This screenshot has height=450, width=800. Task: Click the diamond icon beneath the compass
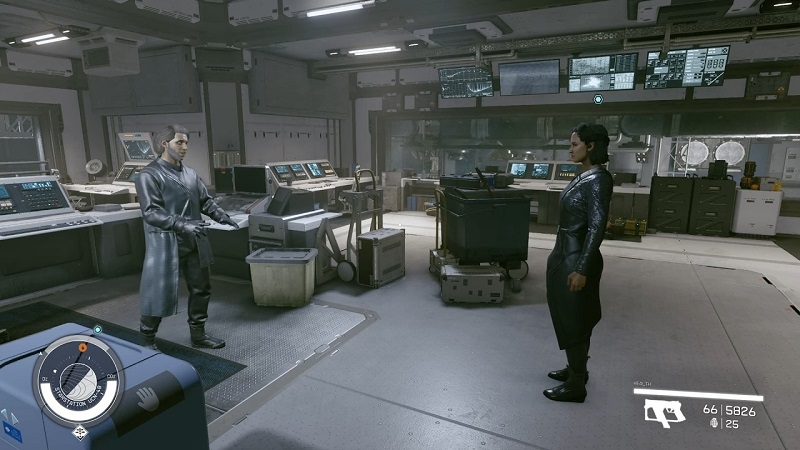pos(78,432)
